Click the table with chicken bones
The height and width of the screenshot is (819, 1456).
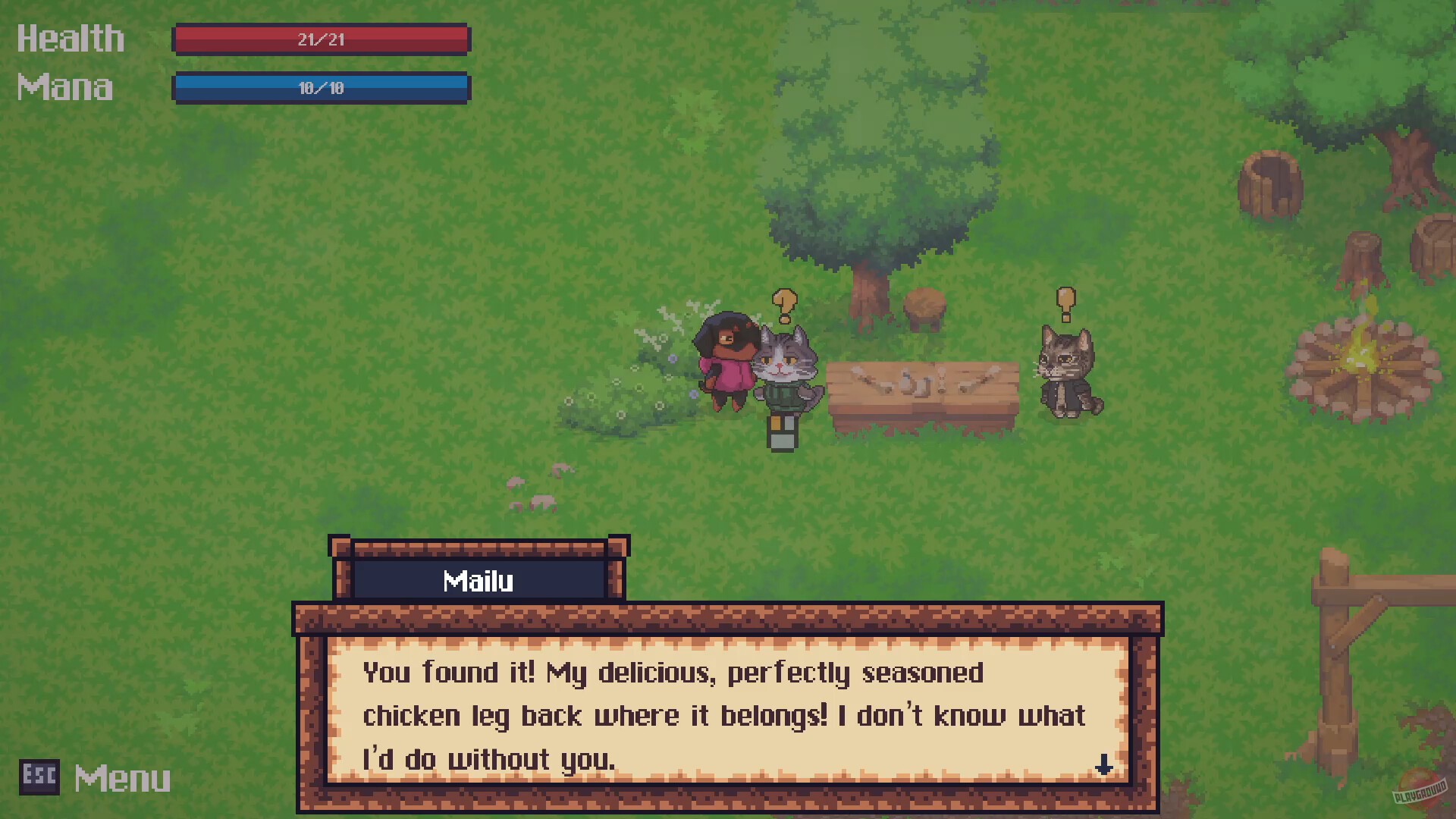921,387
